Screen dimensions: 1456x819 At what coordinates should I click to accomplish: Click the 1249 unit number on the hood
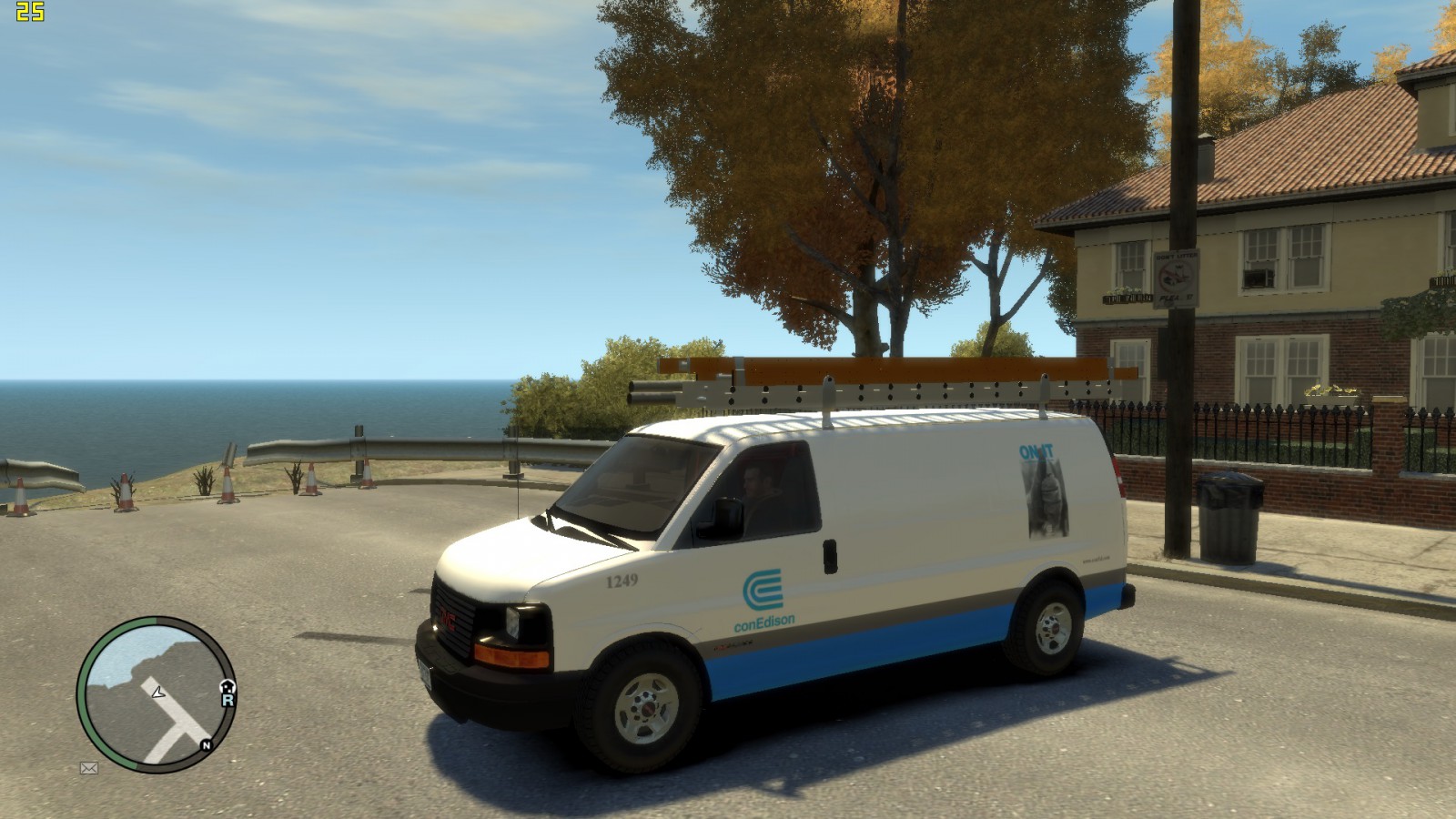pos(623,581)
